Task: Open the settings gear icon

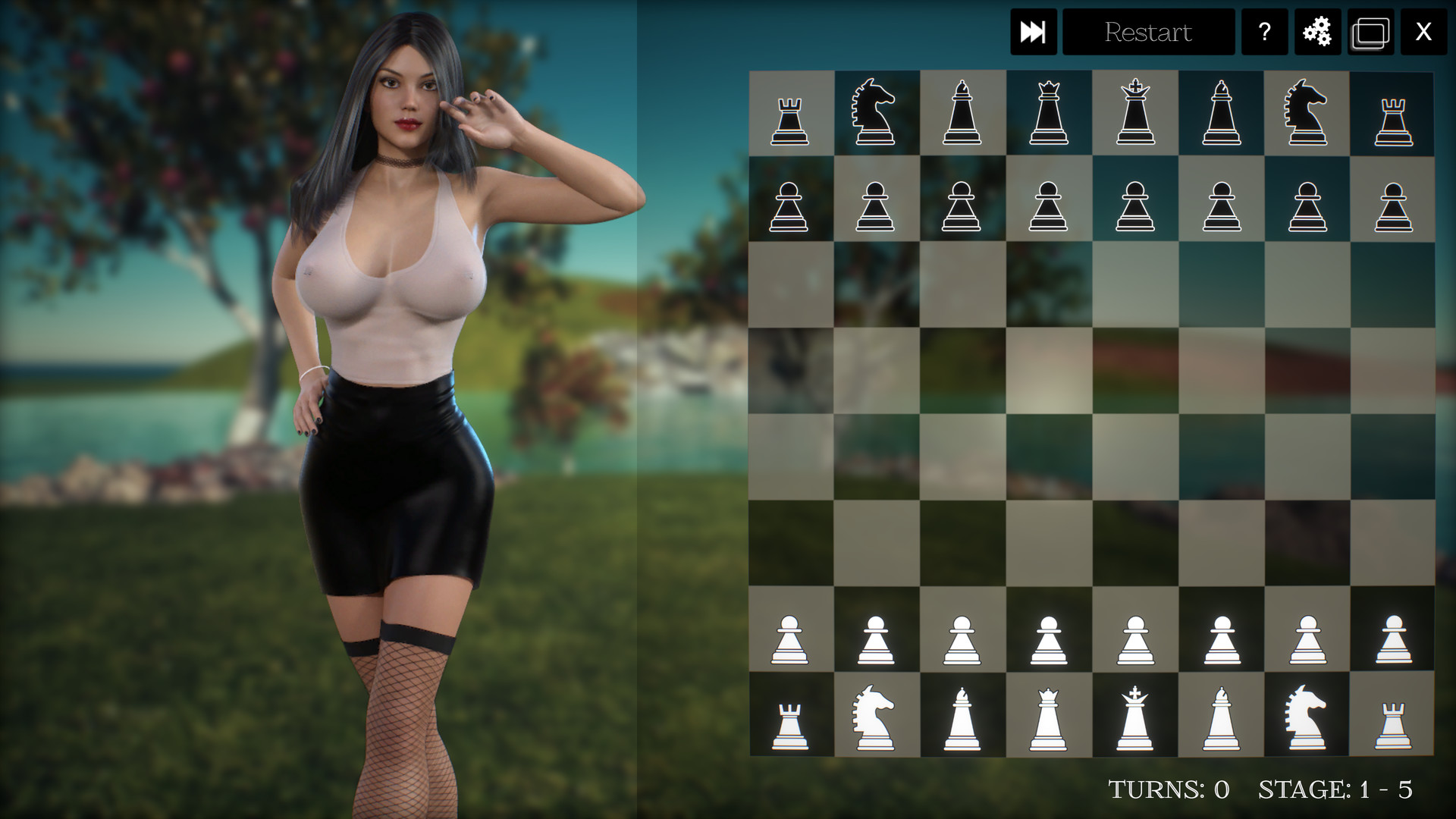Action: click(x=1317, y=32)
